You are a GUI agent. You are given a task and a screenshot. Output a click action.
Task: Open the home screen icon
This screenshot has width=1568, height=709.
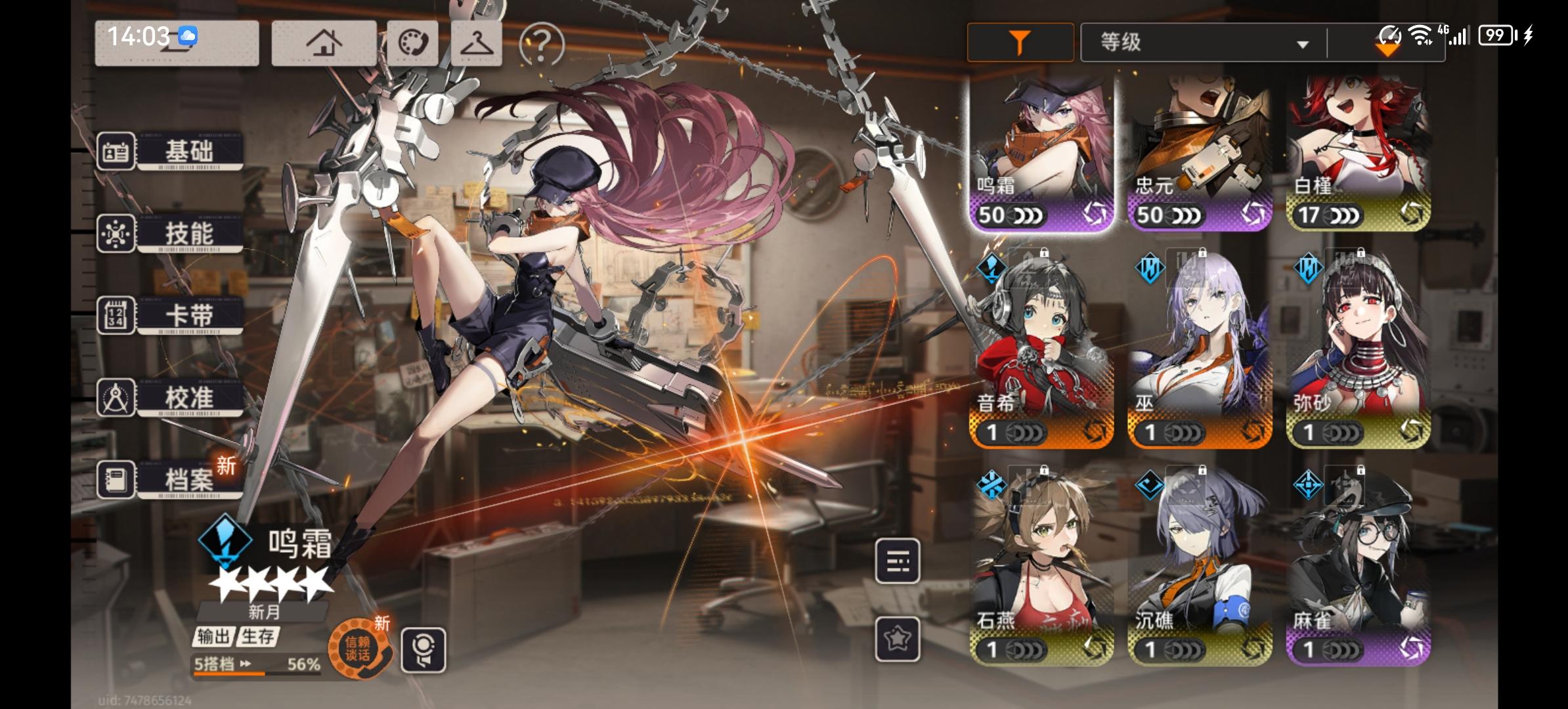click(324, 42)
